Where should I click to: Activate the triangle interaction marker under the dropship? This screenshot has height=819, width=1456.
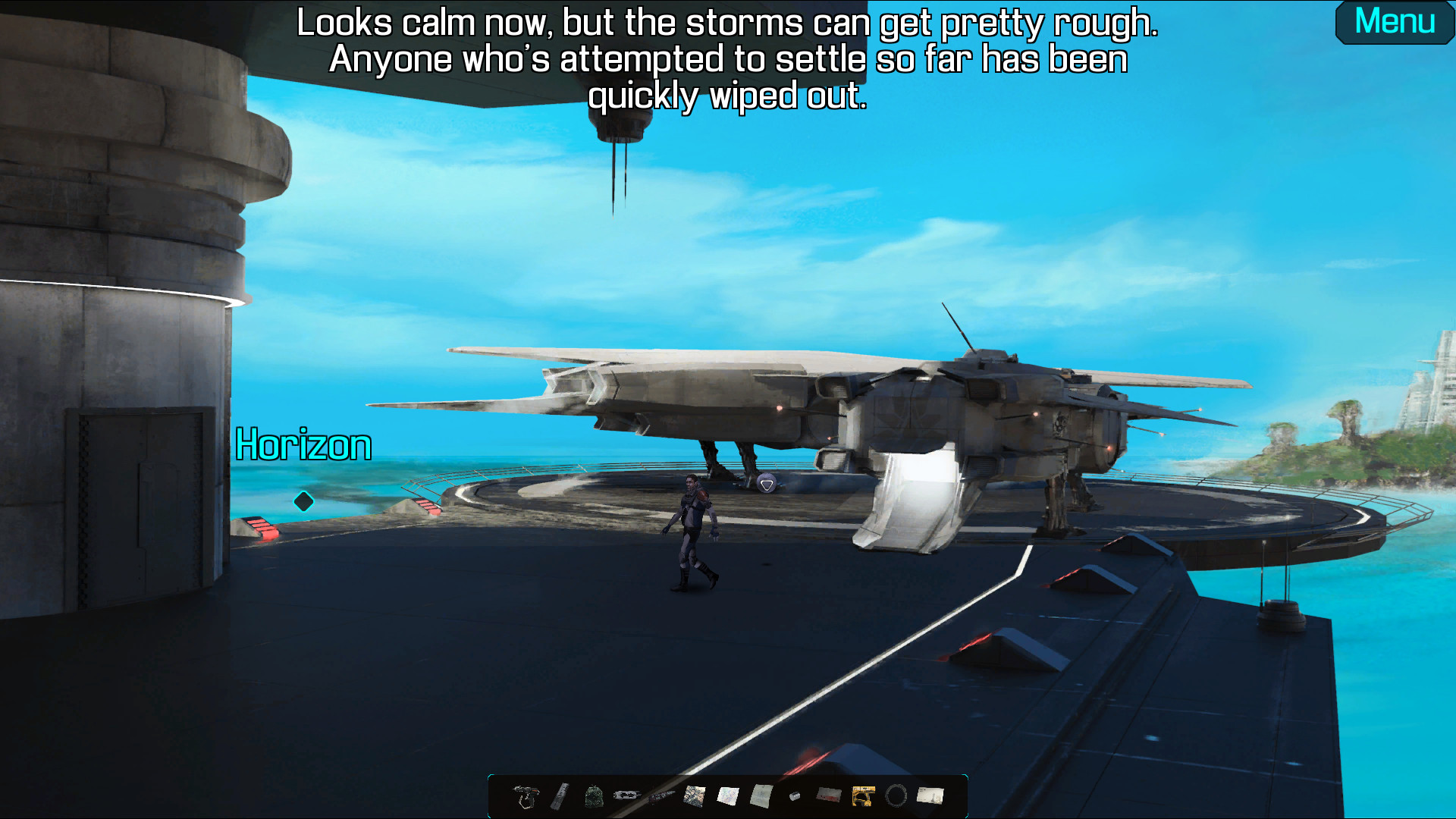click(x=769, y=483)
